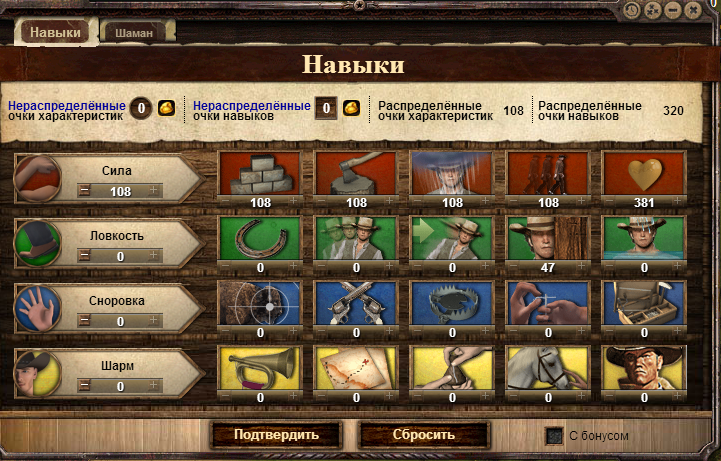Confirm with the Подтвердить button
The image size is (721, 461).
click(x=276, y=435)
